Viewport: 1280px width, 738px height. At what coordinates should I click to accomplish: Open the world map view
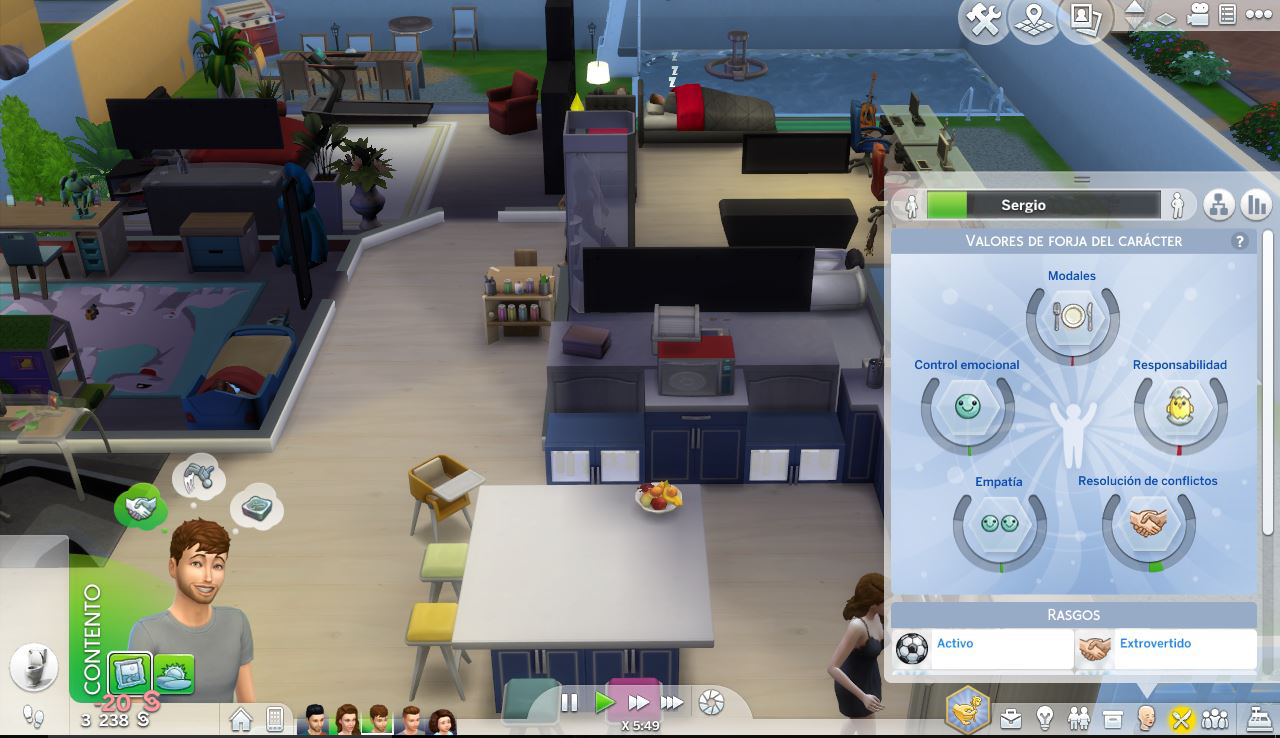click(x=1035, y=21)
